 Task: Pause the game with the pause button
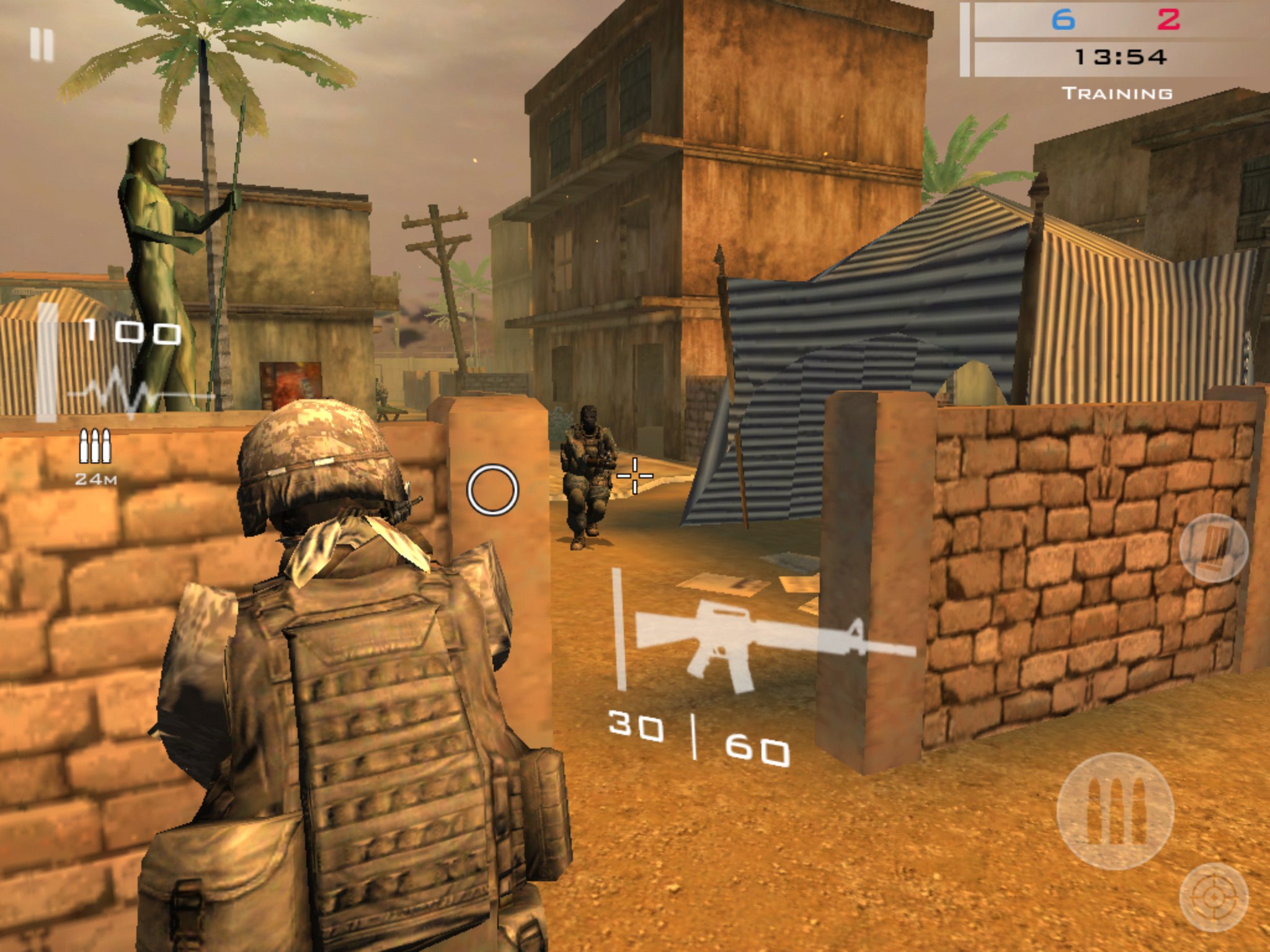[x=42, y=45]
